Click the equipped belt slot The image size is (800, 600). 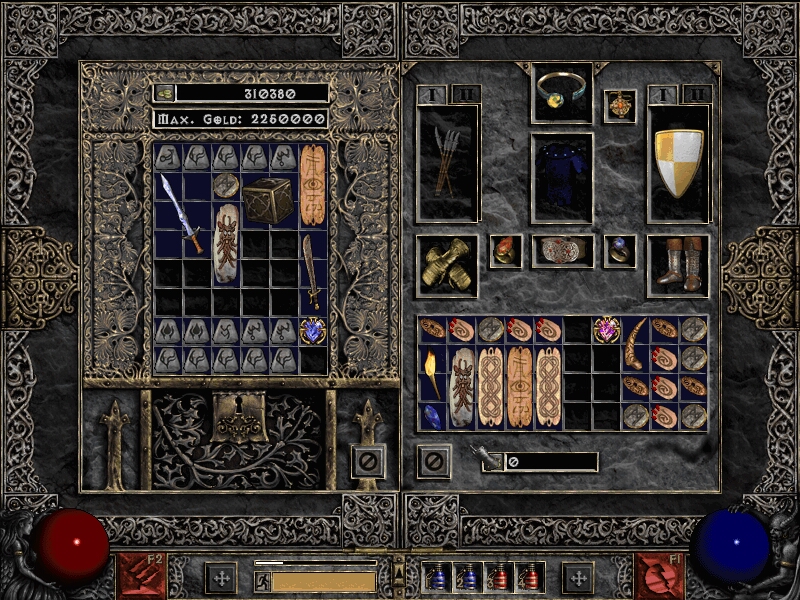561,251
